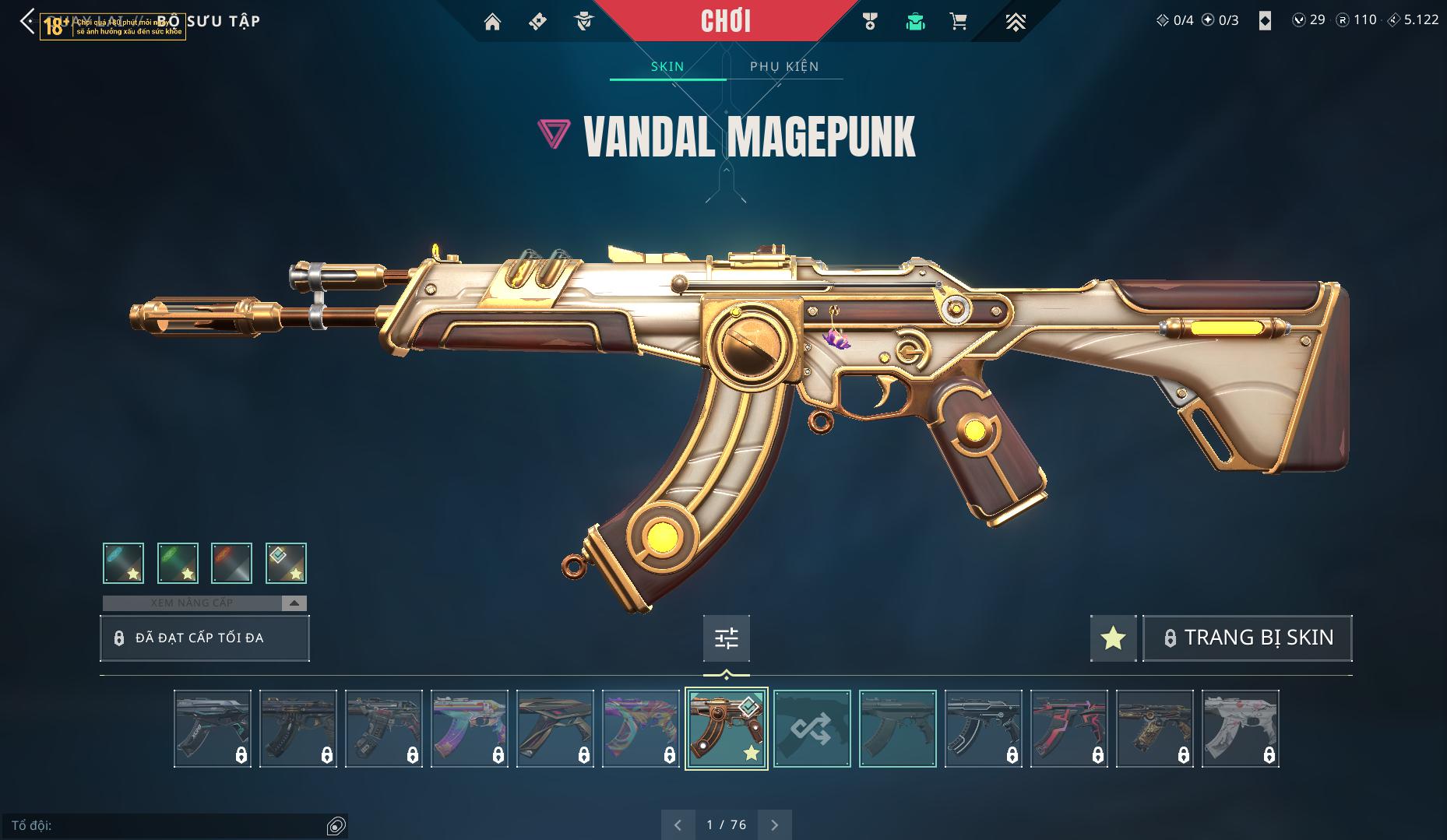Click the Tổ đội party chat box
Image resolution: width=1447 pixels, height=840 pixels.
point(167,825)
